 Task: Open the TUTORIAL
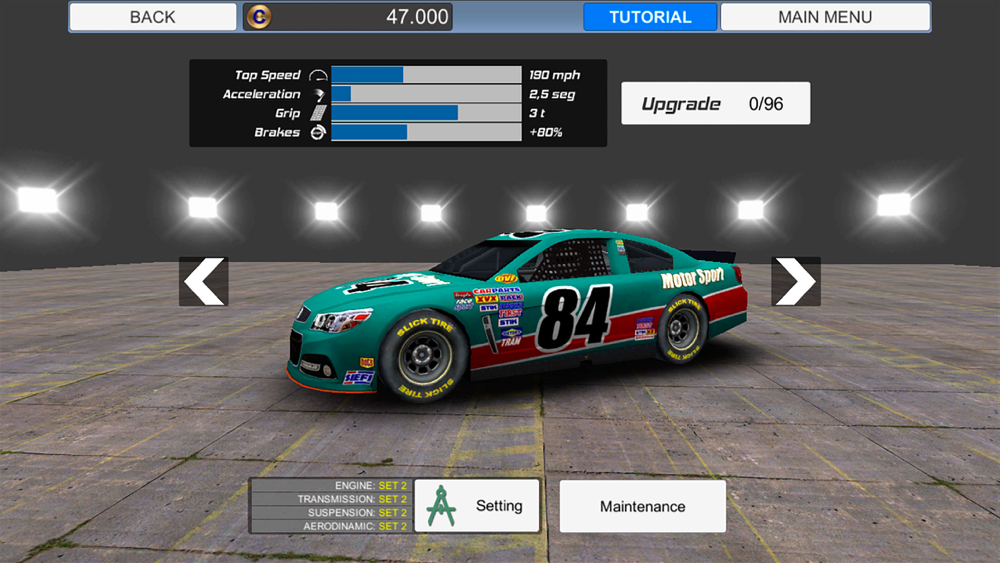(650, 17)
